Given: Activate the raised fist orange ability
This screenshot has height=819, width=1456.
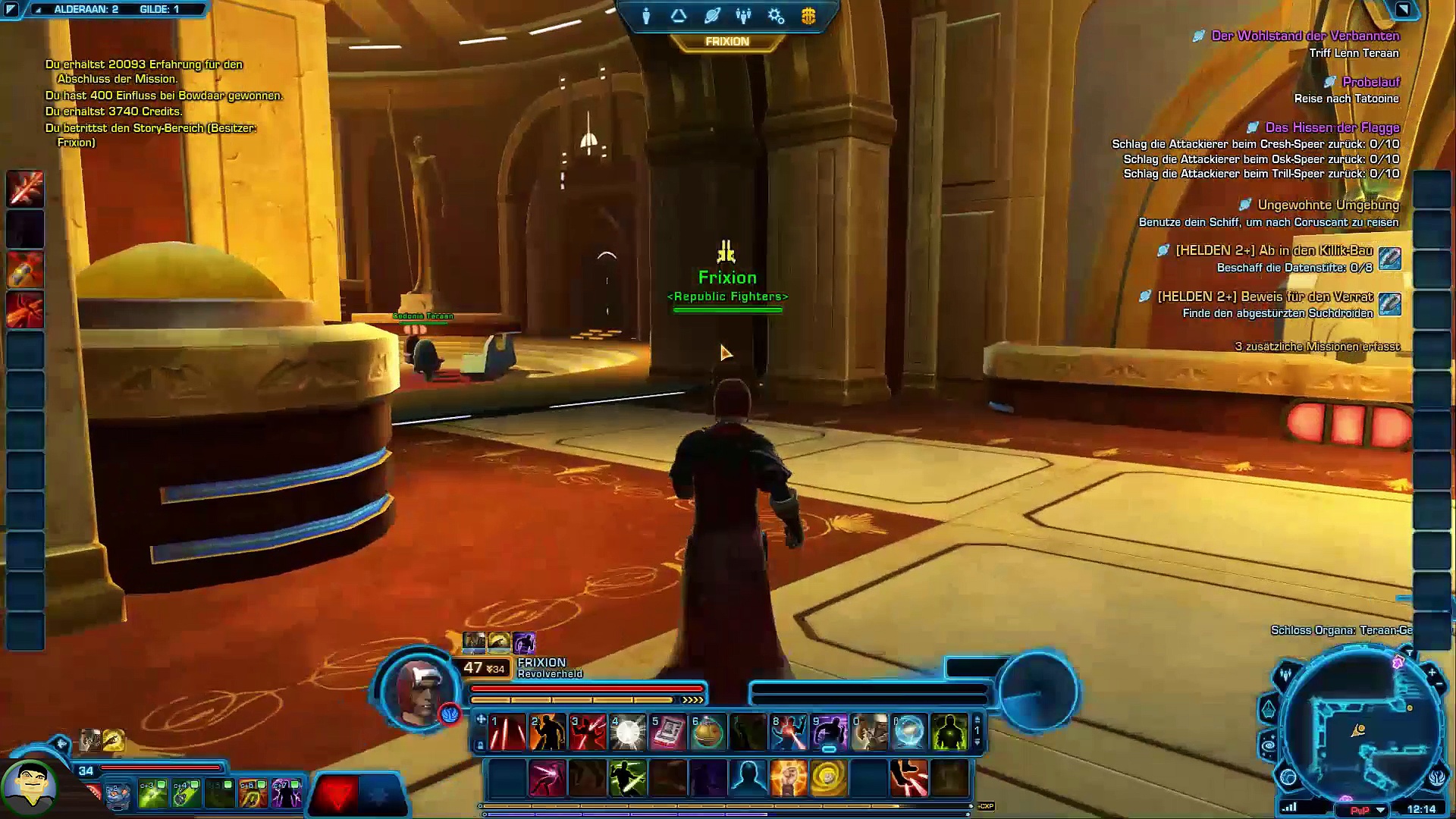Looking at the screenshot, I should [x=788, y=778].
